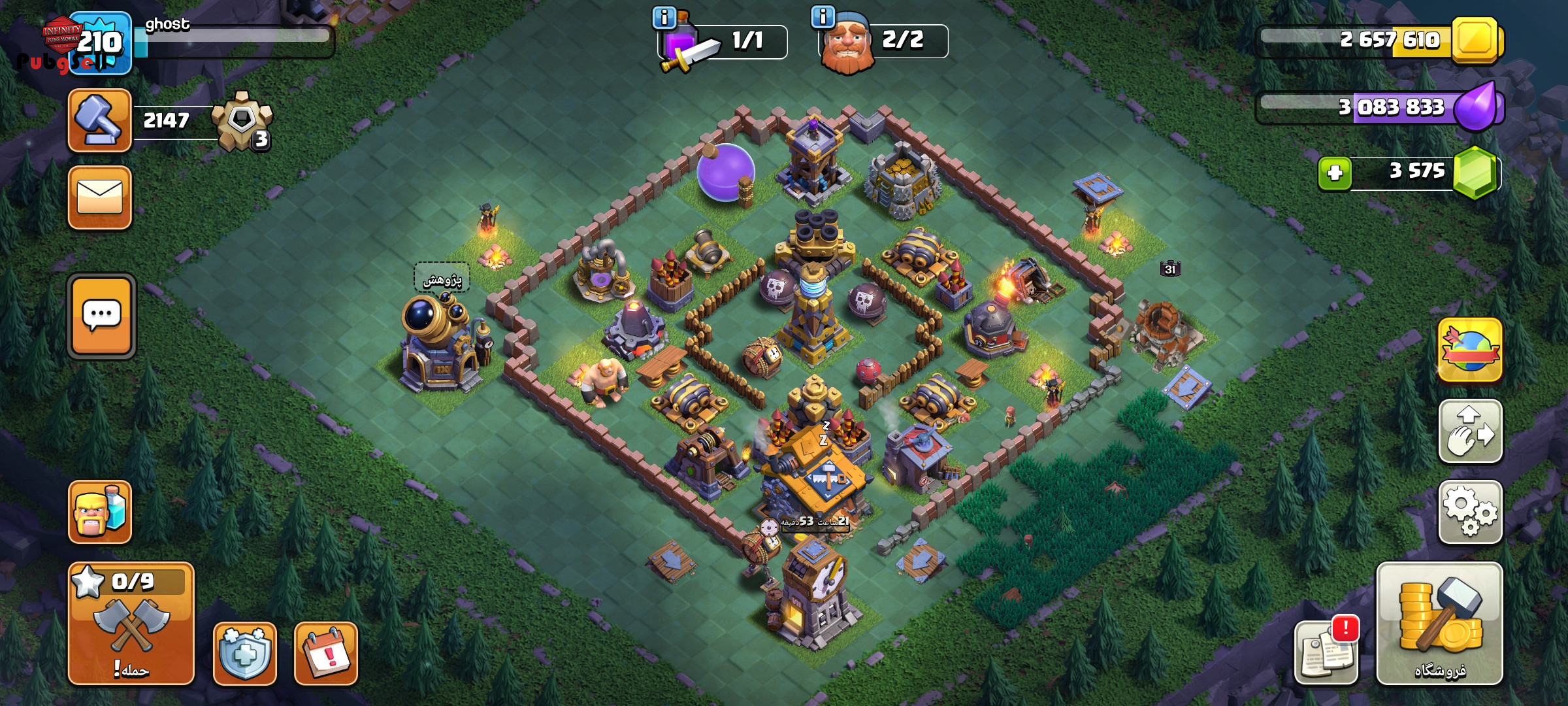This screenshot has width=1568, height=706.
Task: Open the settings gears
Action: pos(1470,512)
